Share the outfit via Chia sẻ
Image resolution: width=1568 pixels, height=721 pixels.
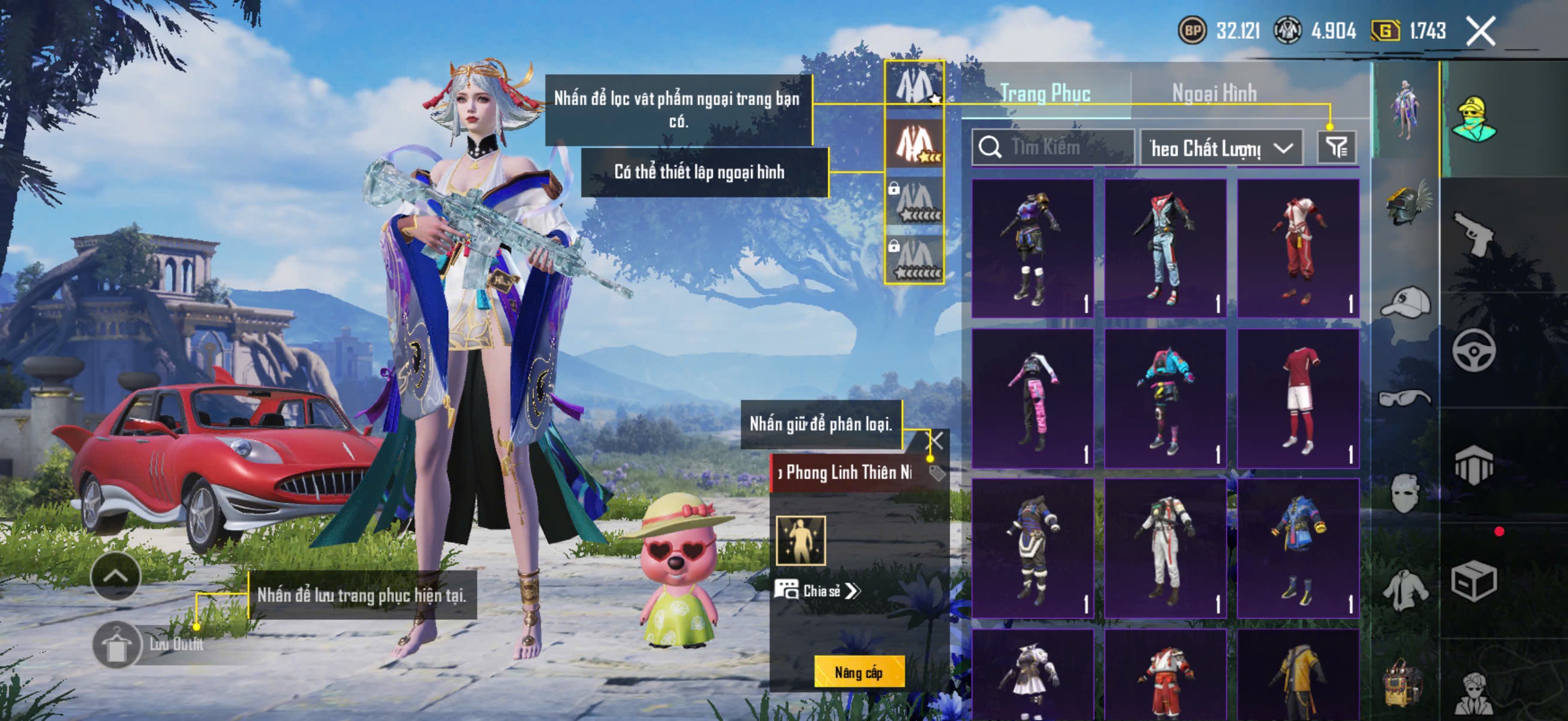tap(817, 591)
